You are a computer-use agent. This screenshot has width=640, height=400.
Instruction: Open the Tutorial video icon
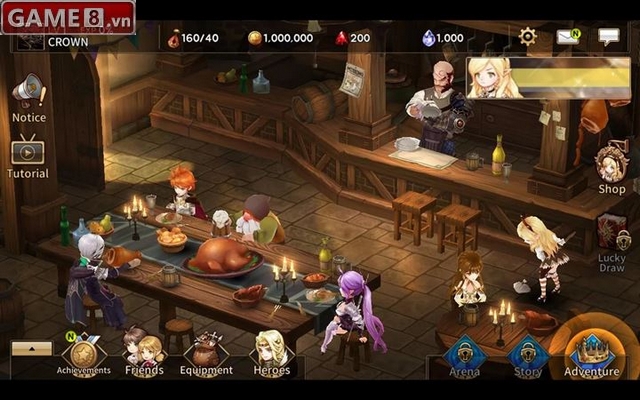pyautogui.click(x=28, y=152)
